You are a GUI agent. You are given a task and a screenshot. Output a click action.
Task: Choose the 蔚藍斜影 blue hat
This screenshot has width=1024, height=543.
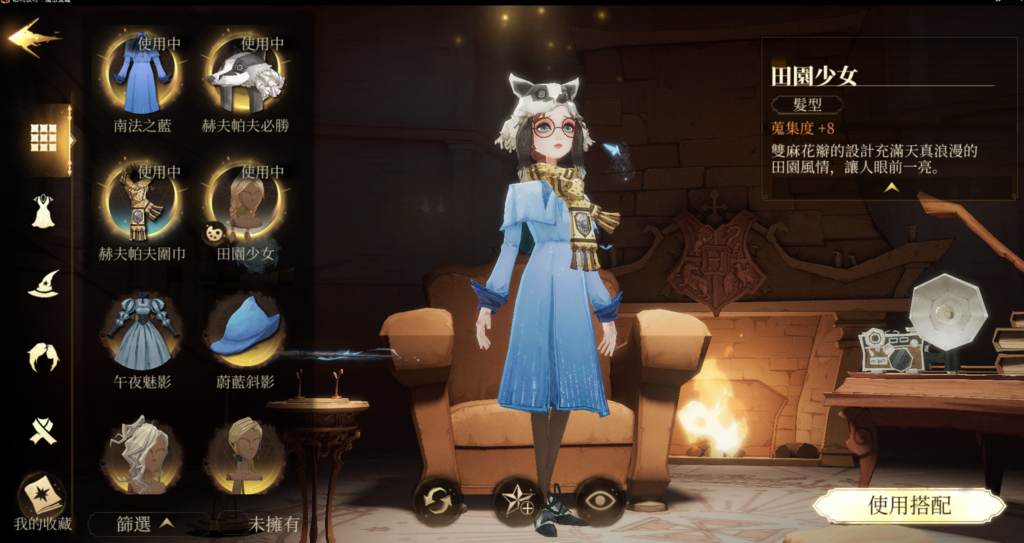(245, 330)
